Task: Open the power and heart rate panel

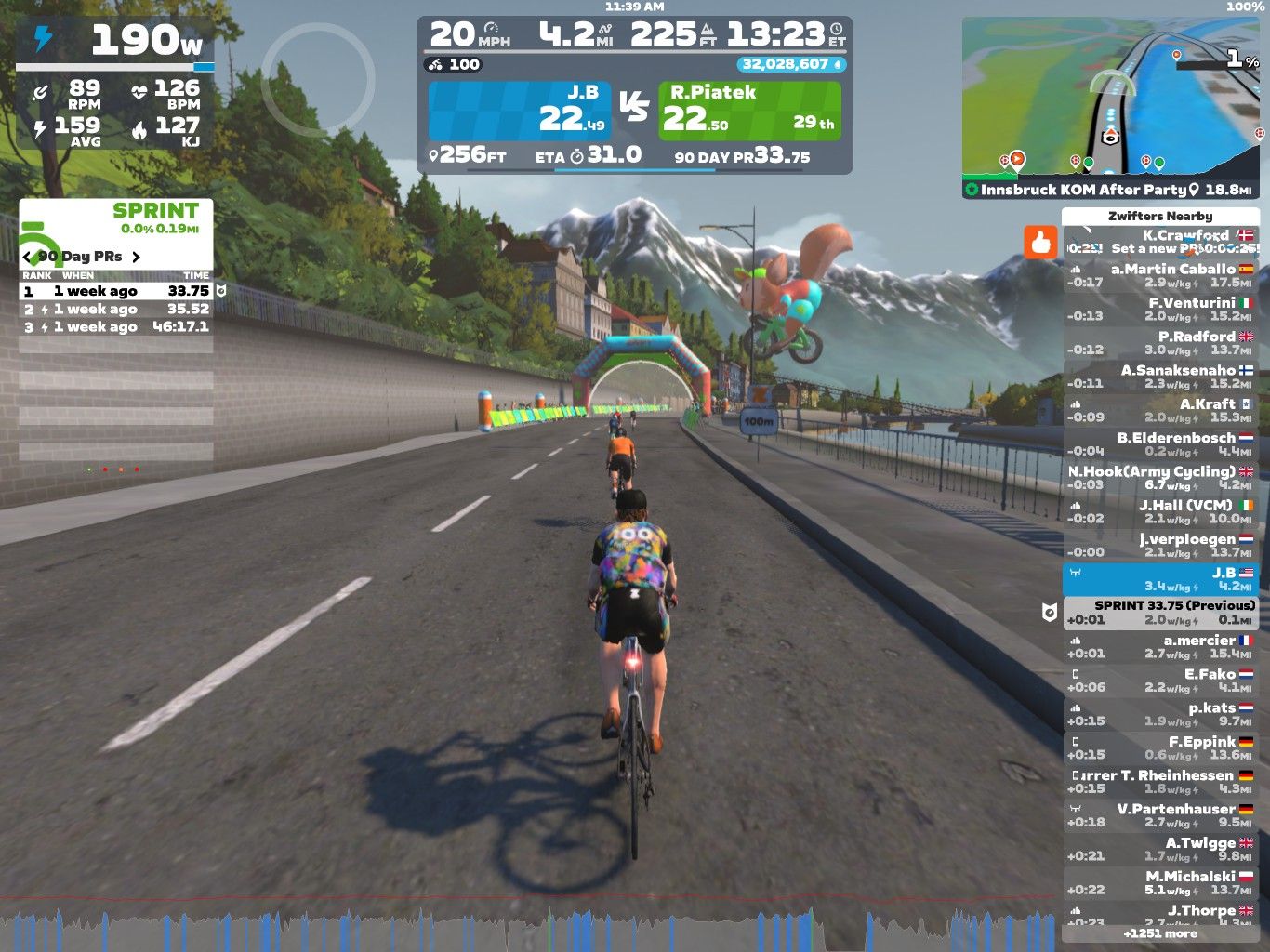Action: coord(115,84)
